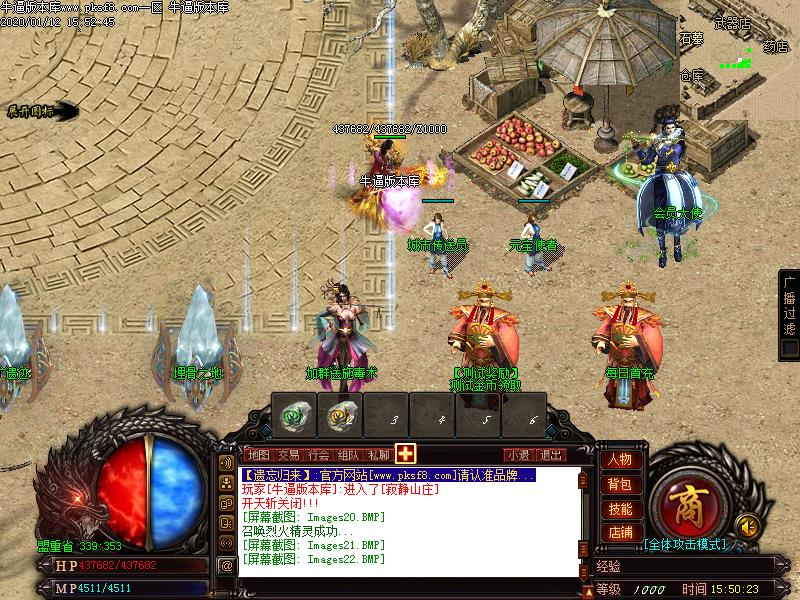Screen dimensions: 800x600
Task: Use the orange item in belt slot two
Action: 342,414
